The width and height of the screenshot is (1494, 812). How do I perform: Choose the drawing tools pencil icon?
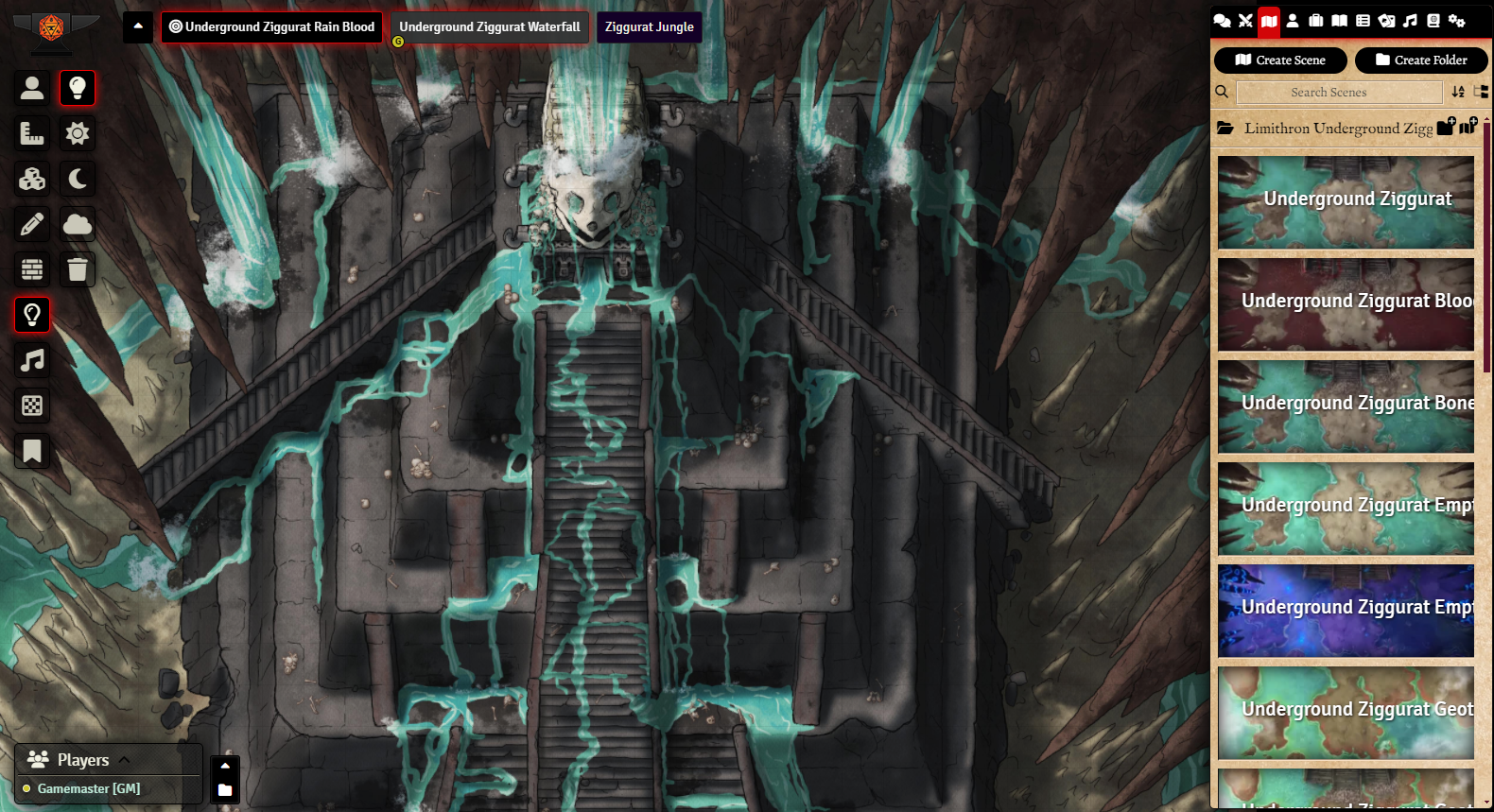(32, 224)
